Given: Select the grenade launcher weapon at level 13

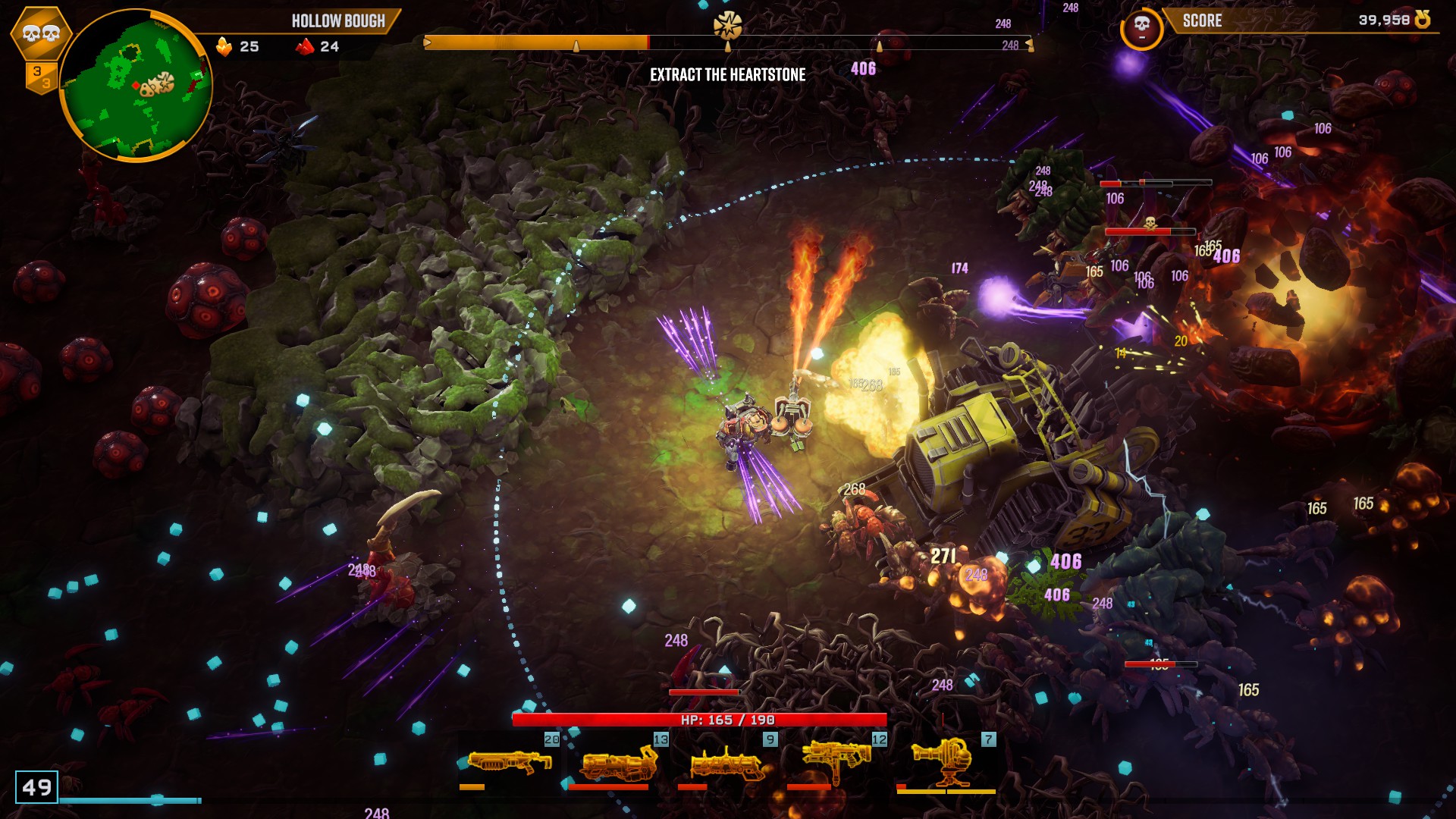Looking at the screenshot, I should tap(618, 762).
